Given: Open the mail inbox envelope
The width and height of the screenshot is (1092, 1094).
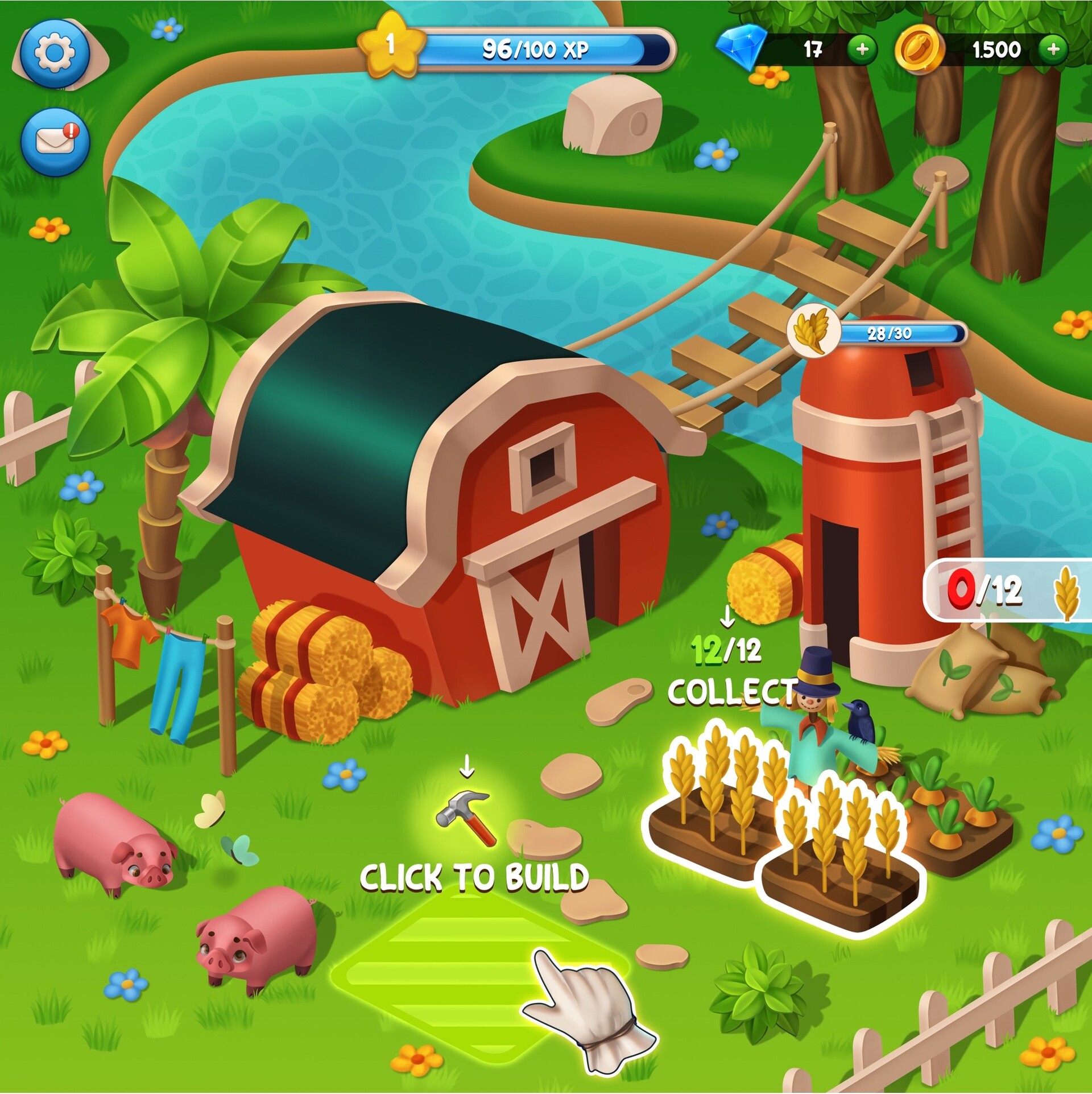Looking at the screenshot, I should click(x=55, y=141).
